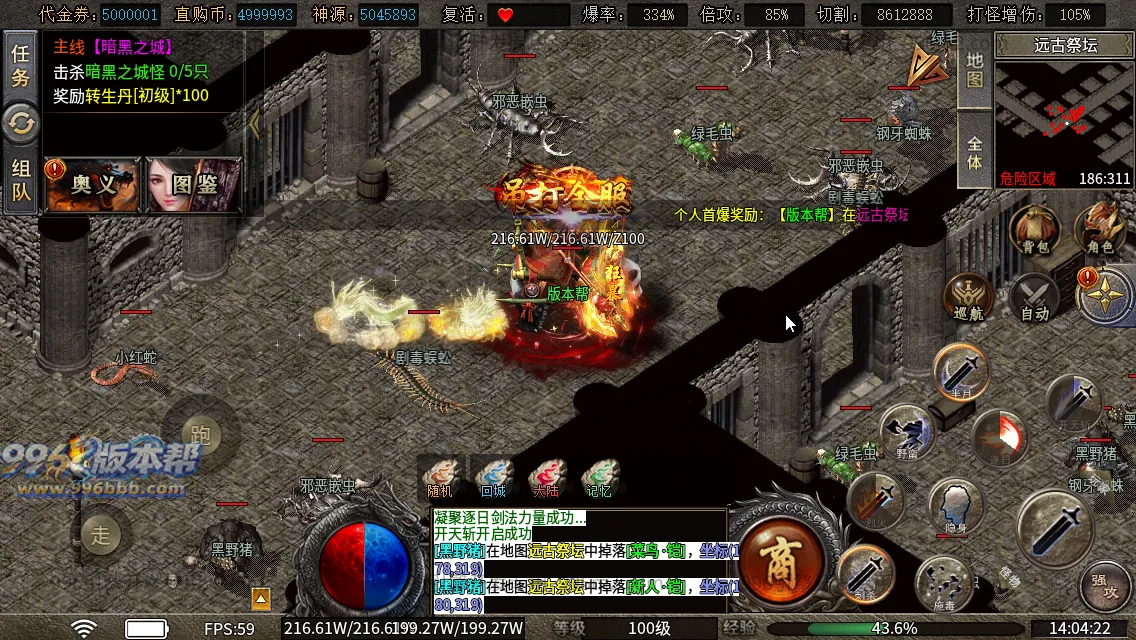The width and height of the screenshot is (1136, 640).
Task: Switch to the 任务 quest tab
Action: 20,66
